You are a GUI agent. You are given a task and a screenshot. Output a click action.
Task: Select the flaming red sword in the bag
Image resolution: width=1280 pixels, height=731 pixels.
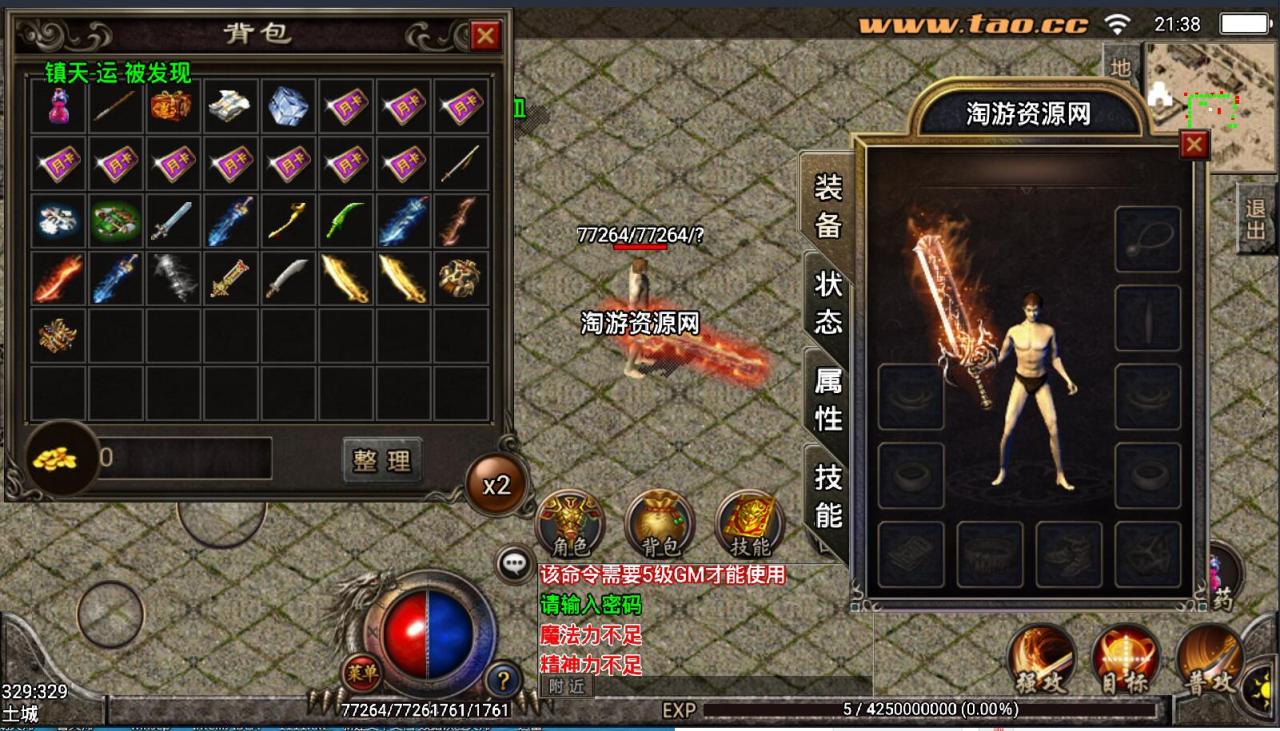coord(58,278)
